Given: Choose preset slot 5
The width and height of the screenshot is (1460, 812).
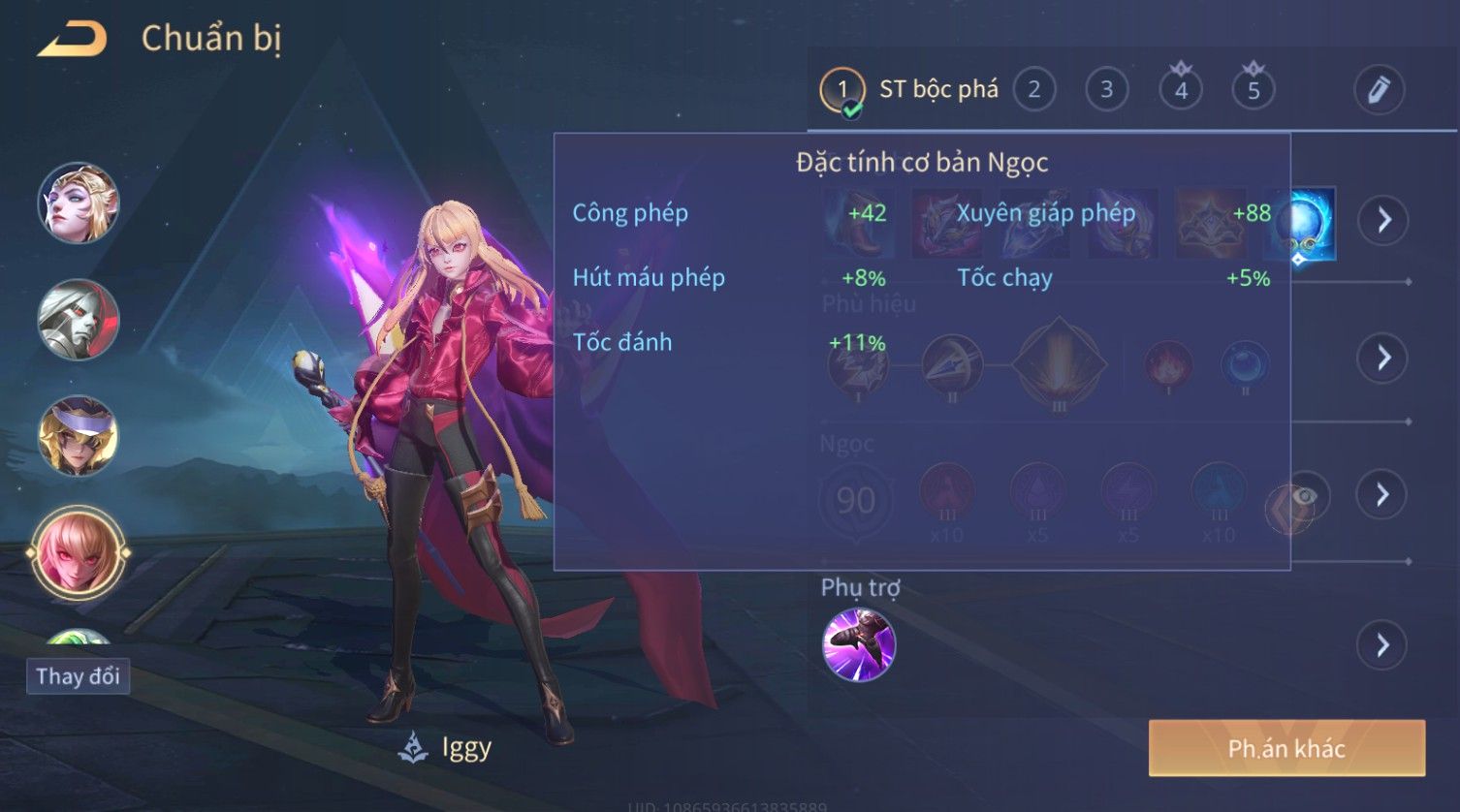Looking at the screenshot, I should pos(1253,91).
